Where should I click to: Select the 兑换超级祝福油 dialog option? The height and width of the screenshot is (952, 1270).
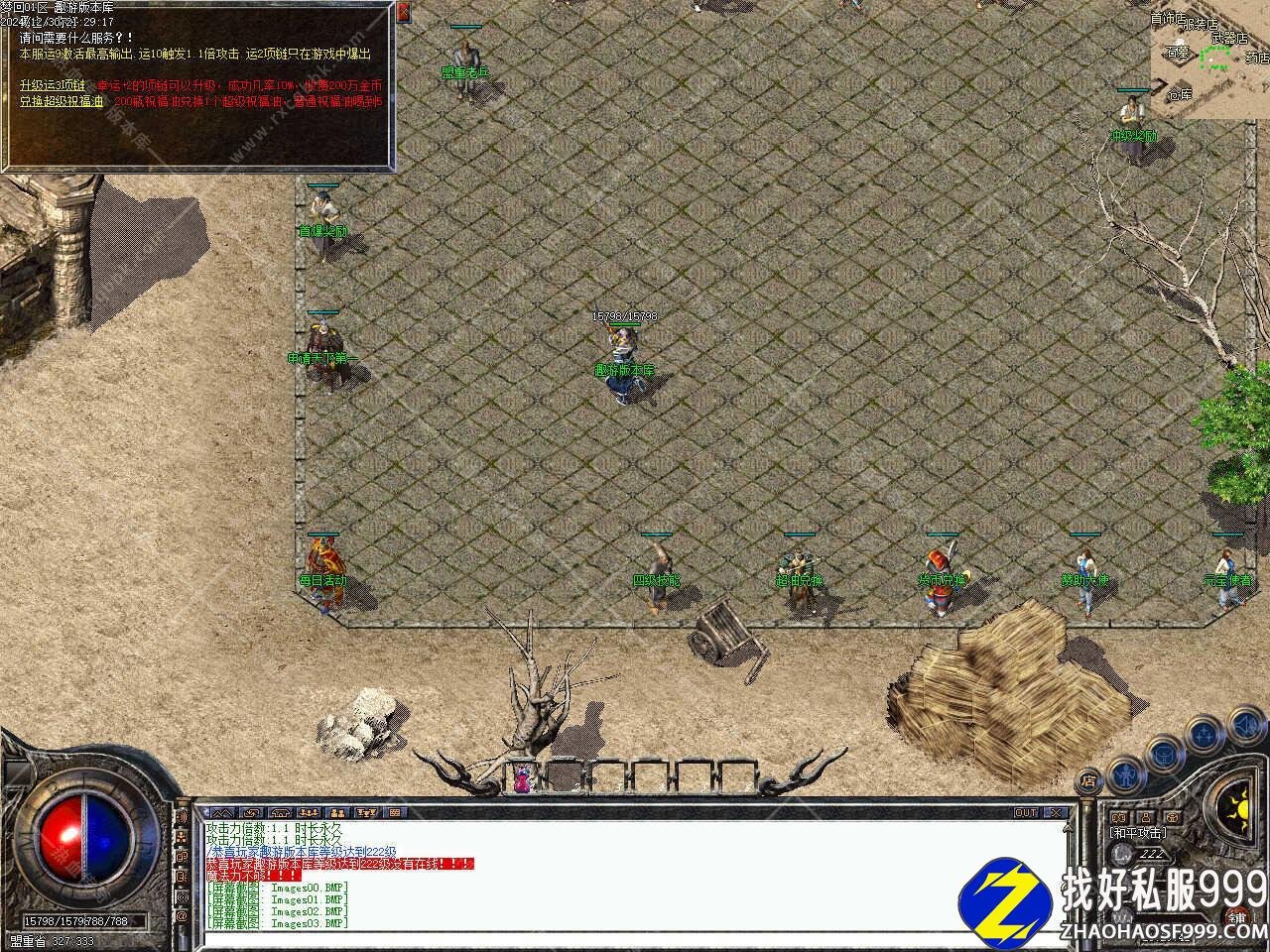62,100
